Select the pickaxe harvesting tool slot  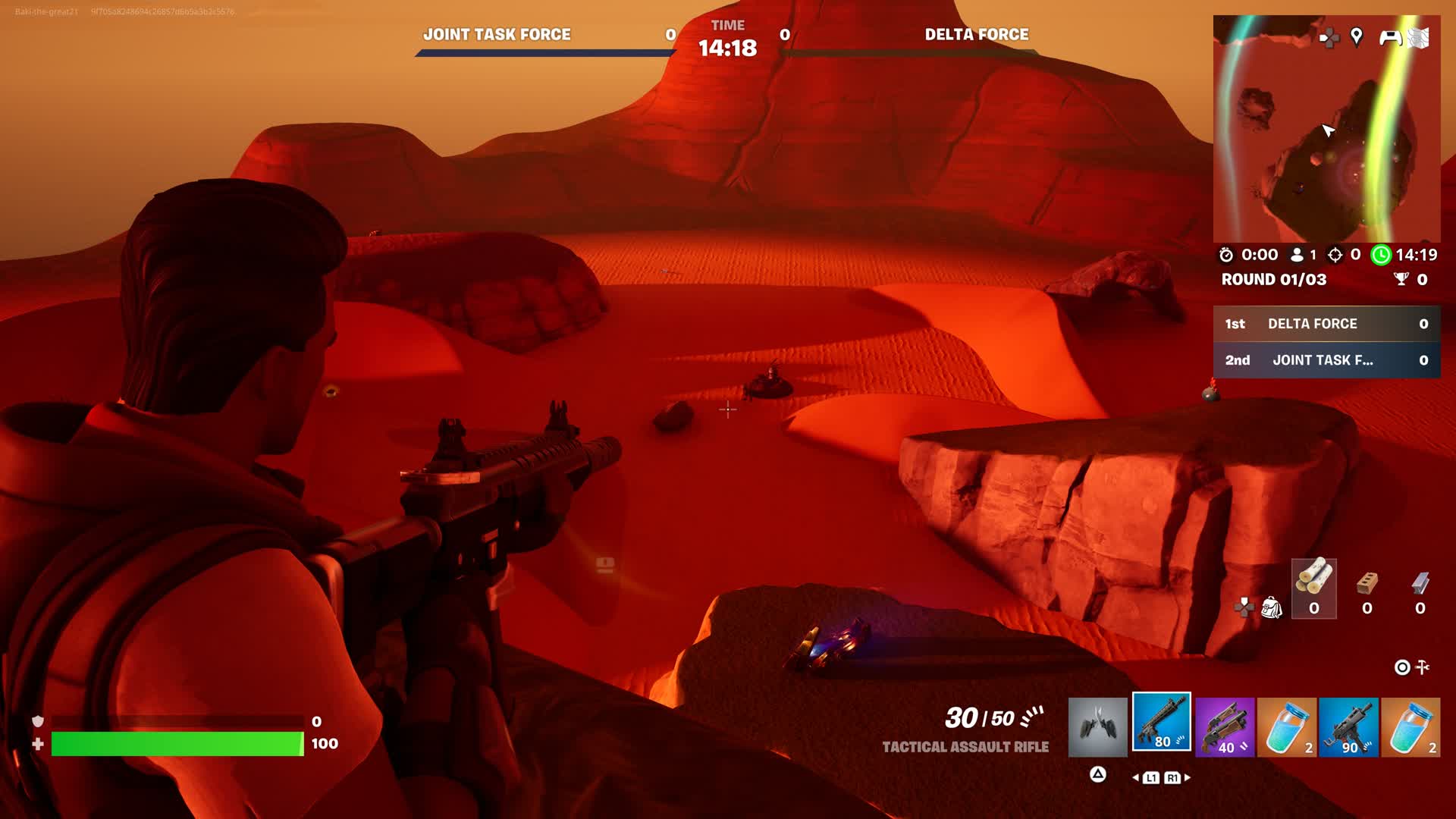pyautogui.click(x=1097, y=727)
